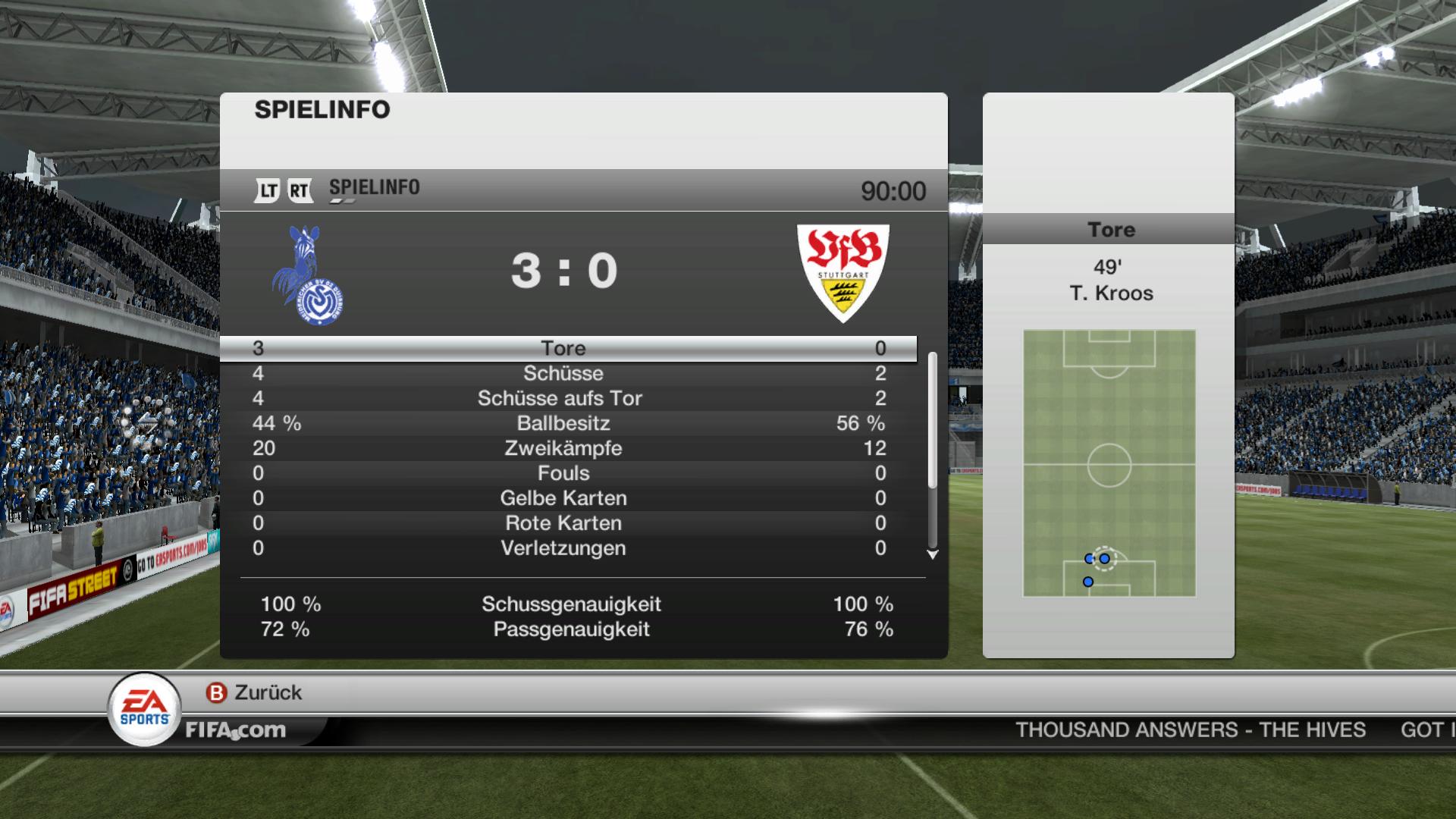Open the SPIELINFO tab

(x=374, y=188)
